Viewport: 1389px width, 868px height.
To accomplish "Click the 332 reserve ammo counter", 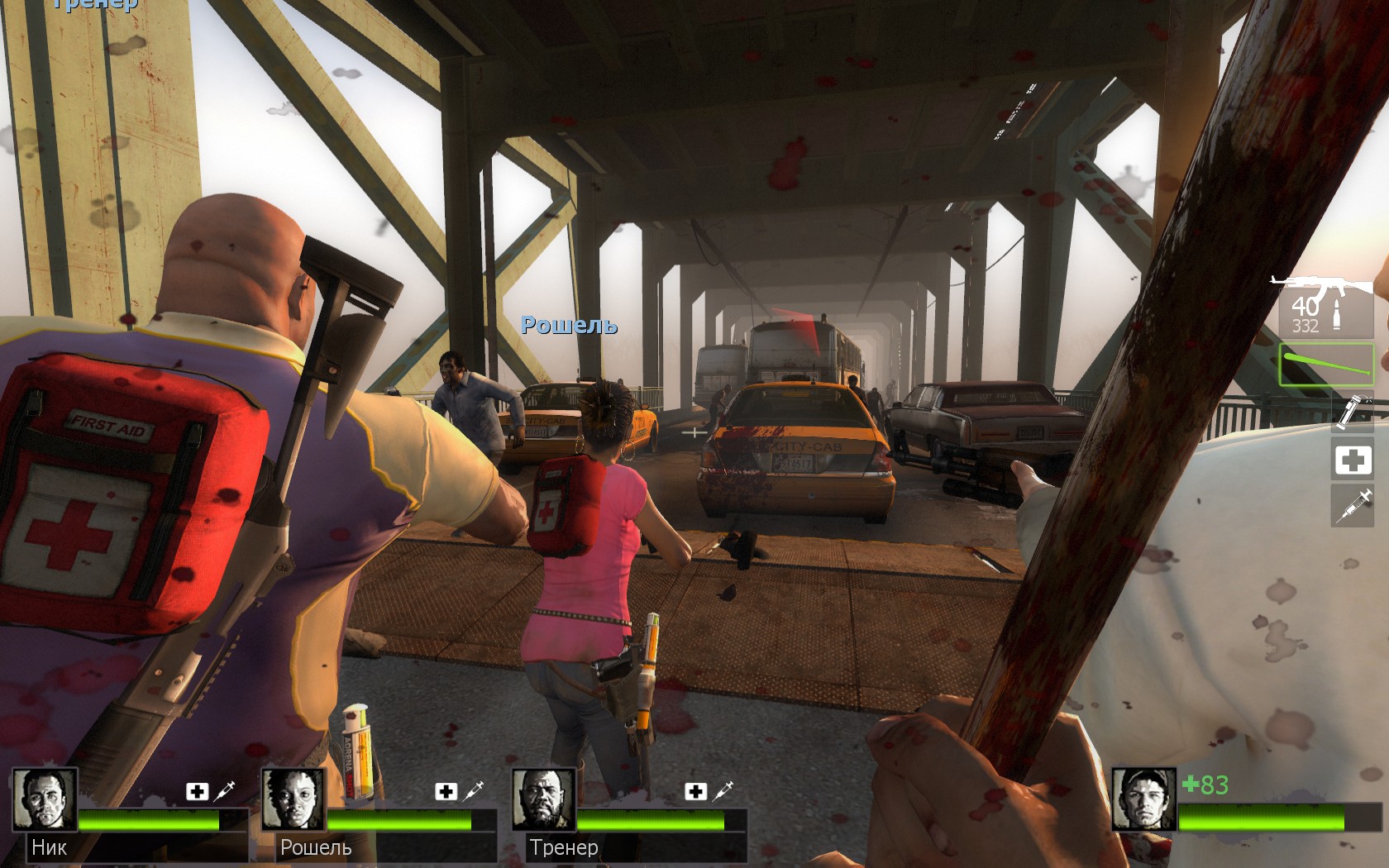I will (x=1307, y=325).
